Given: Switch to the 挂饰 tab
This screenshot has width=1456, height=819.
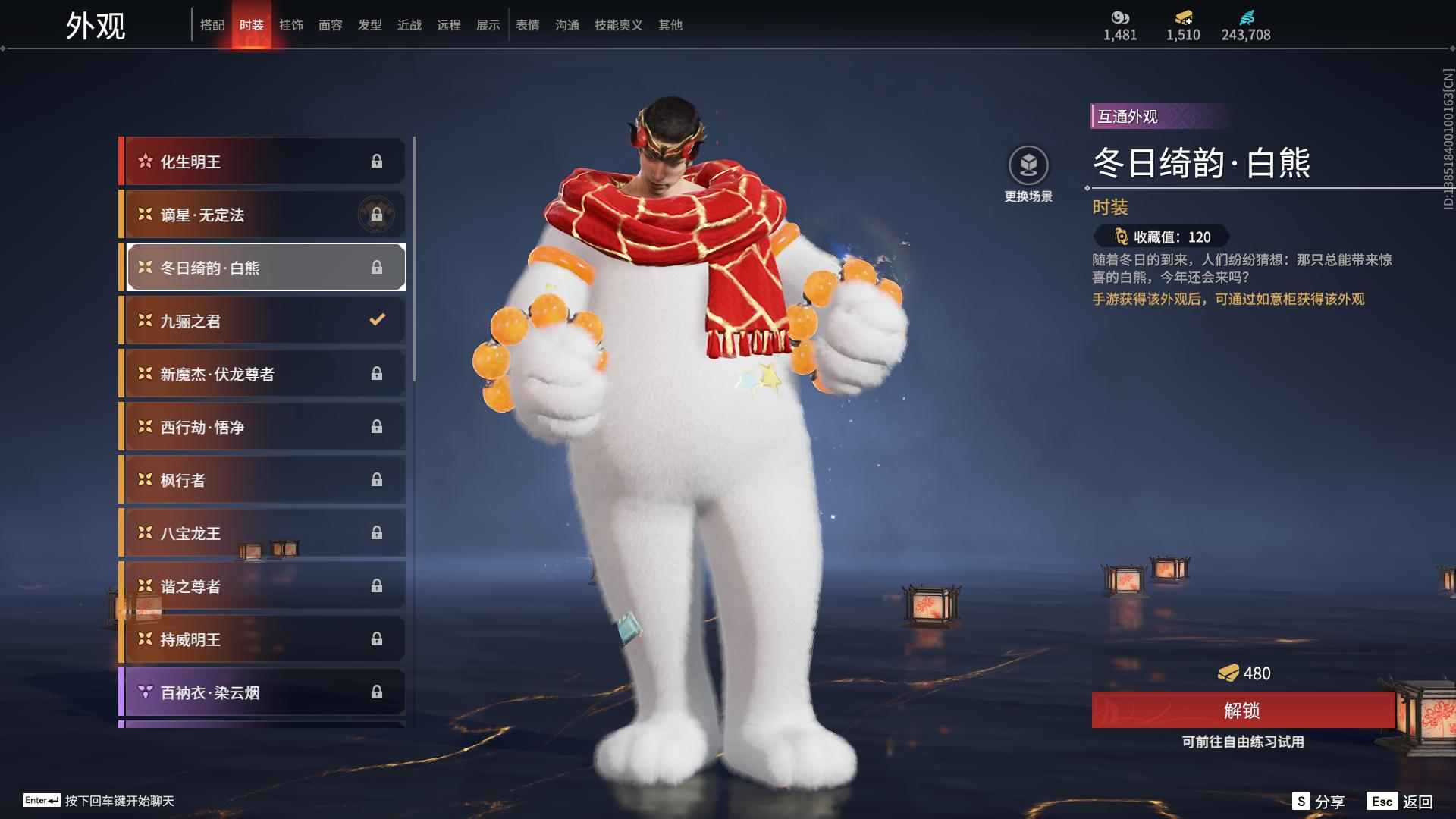Looking at the screenshot, I should click(x=292, y=24).
